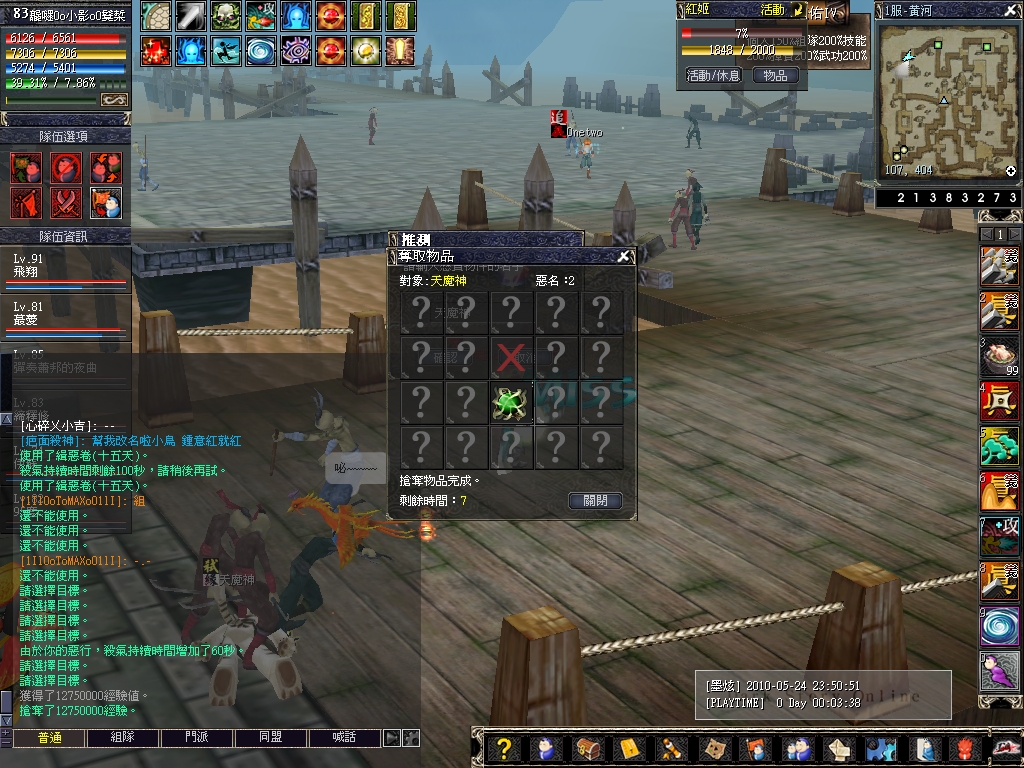Close the minimap with its X button
This screenshot has height=768, width=1024.
(x=1011, y=9)
